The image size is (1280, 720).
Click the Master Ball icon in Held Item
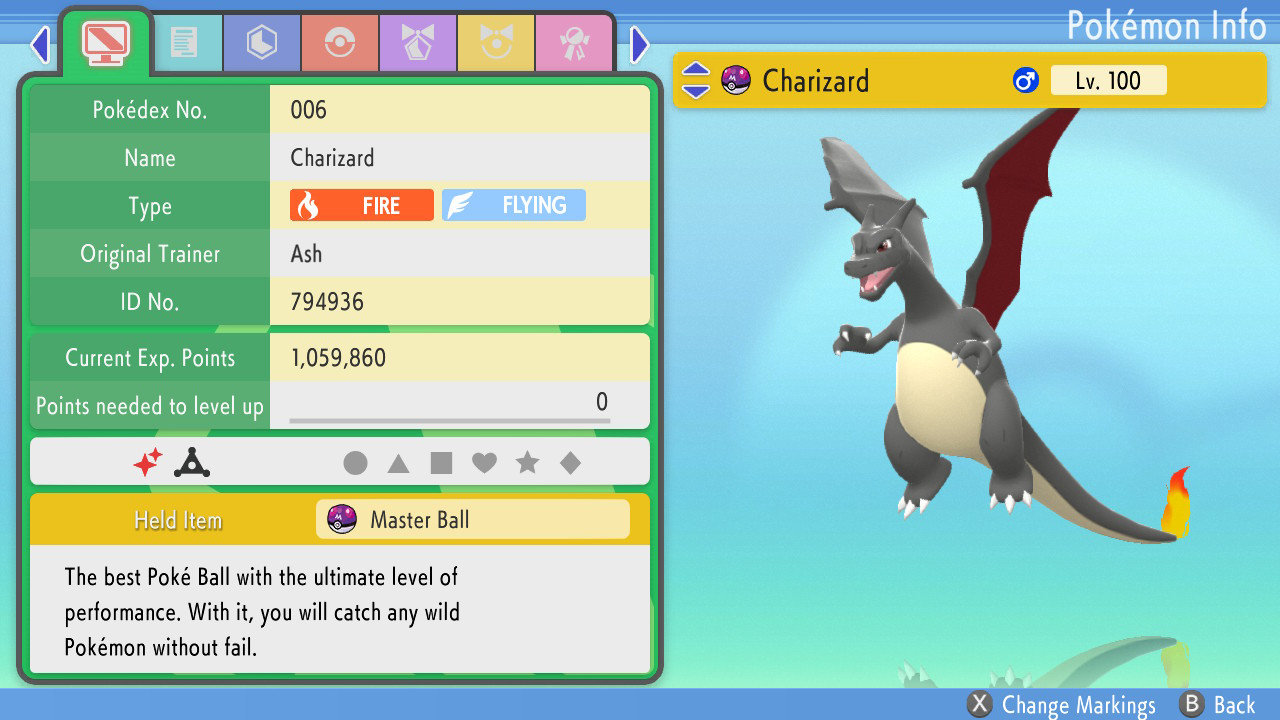344,519
